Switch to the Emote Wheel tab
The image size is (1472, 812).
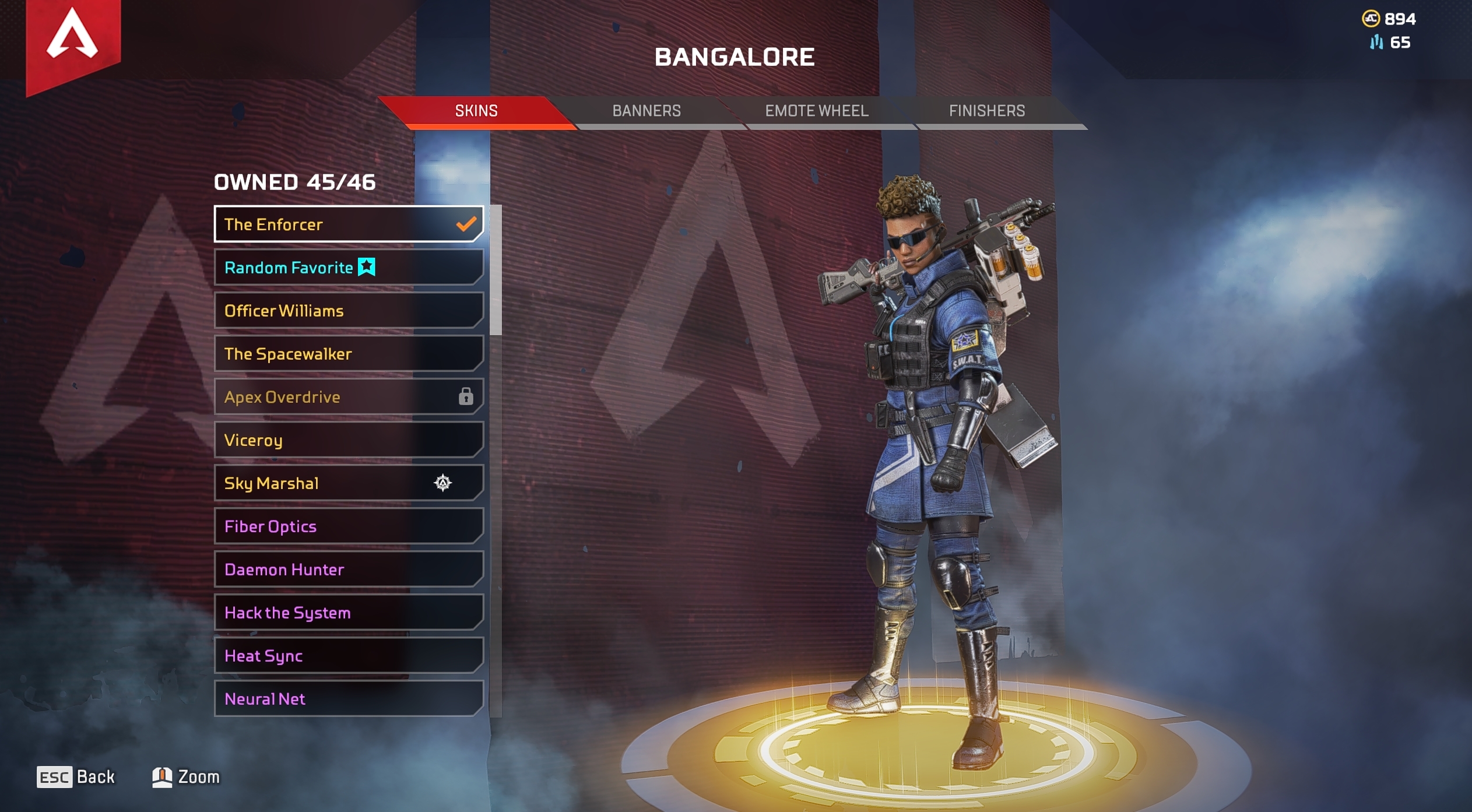coord(816,111)
